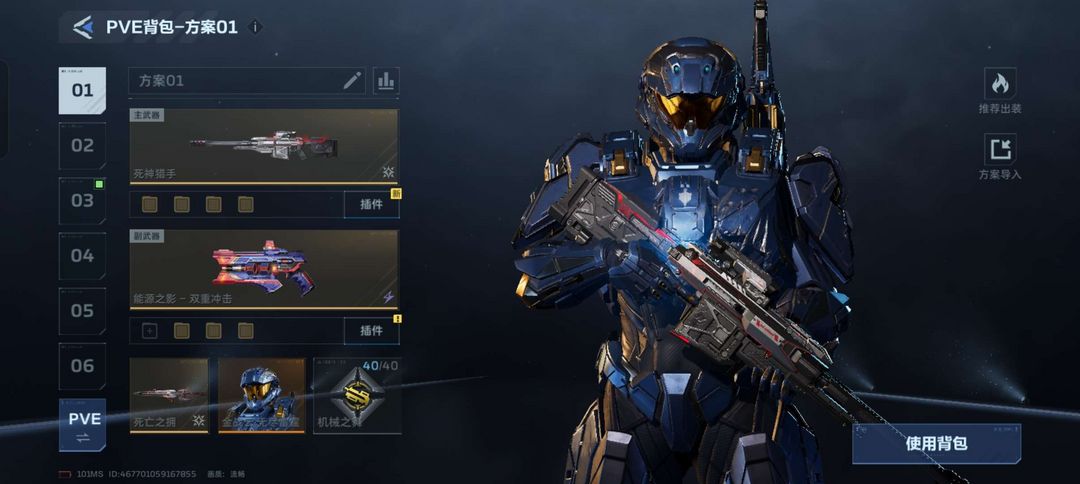Viewport: 1080px width, 484px height.
Task: Click the empty plus plugin slot
Action: tap(150, 331)
